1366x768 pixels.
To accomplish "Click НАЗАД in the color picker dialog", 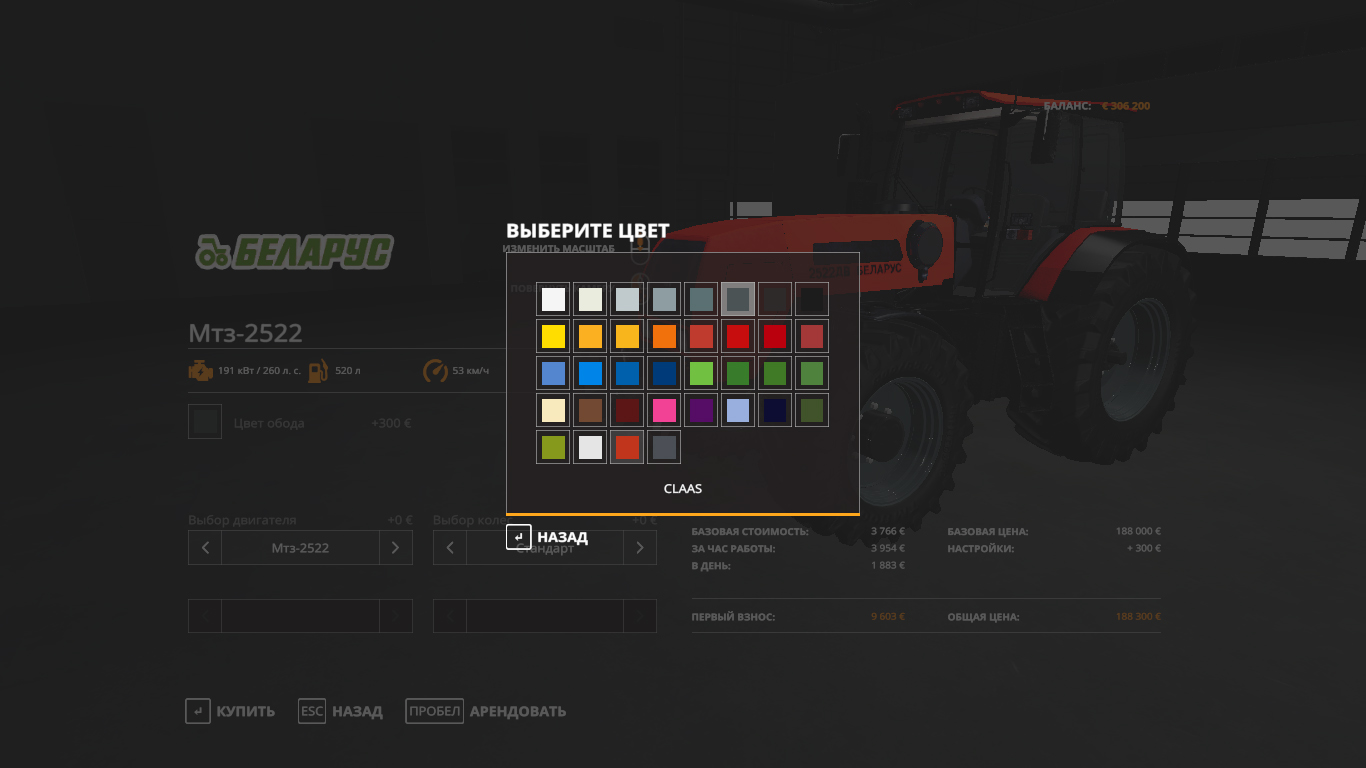I will (x=548, y=537).
